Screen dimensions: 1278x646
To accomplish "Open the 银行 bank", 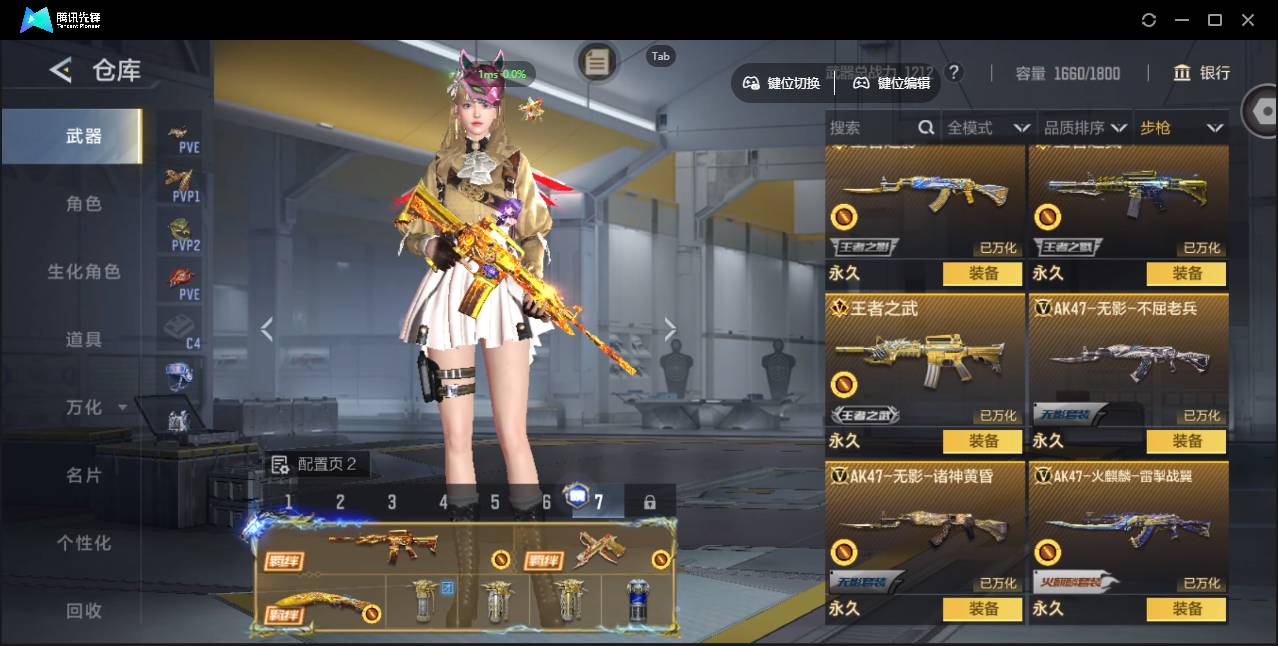I will click(x=1202, y=73).
